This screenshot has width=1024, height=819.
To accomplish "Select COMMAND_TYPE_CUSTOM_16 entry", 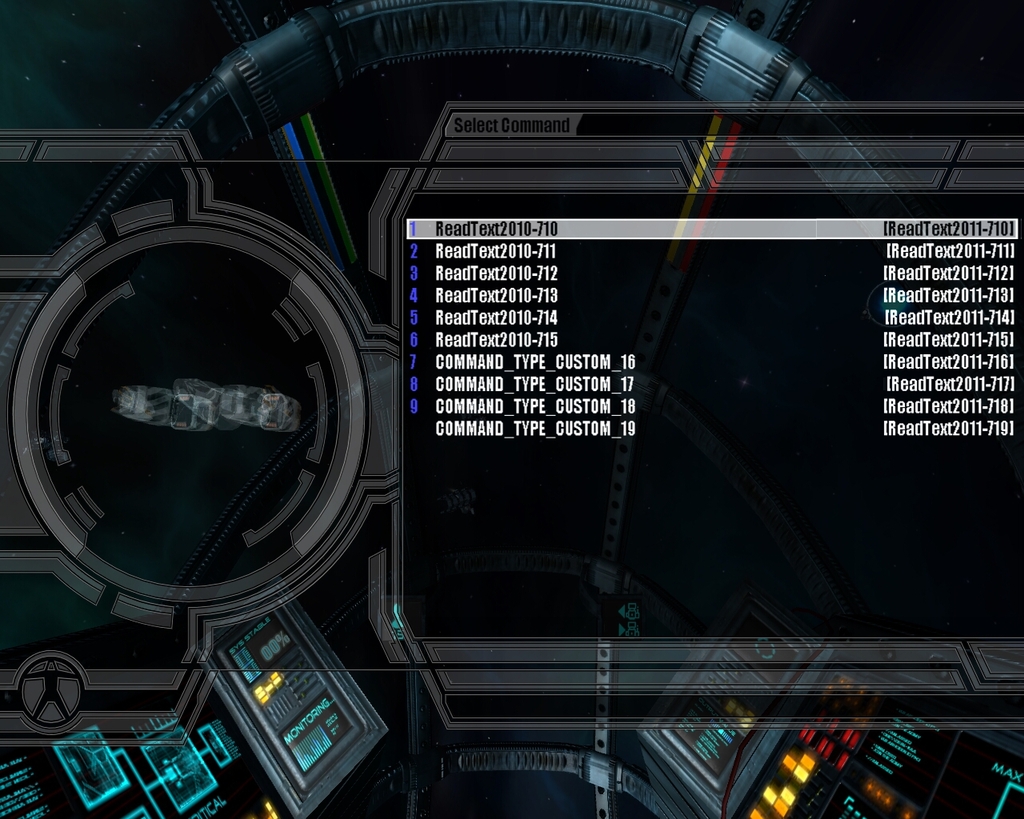I will coord(535,362).
